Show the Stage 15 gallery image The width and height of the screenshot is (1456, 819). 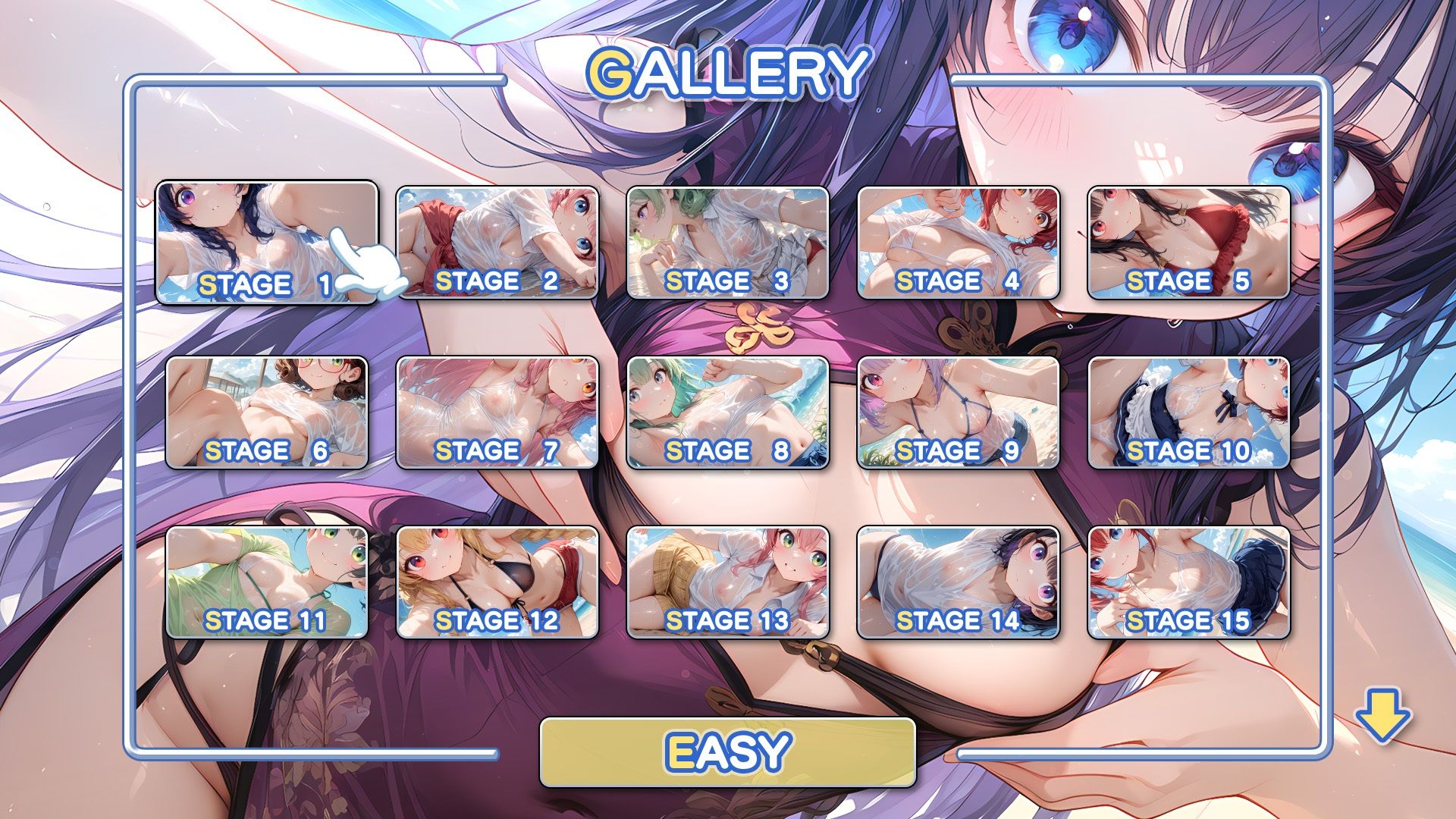(x=1188, y=582)
